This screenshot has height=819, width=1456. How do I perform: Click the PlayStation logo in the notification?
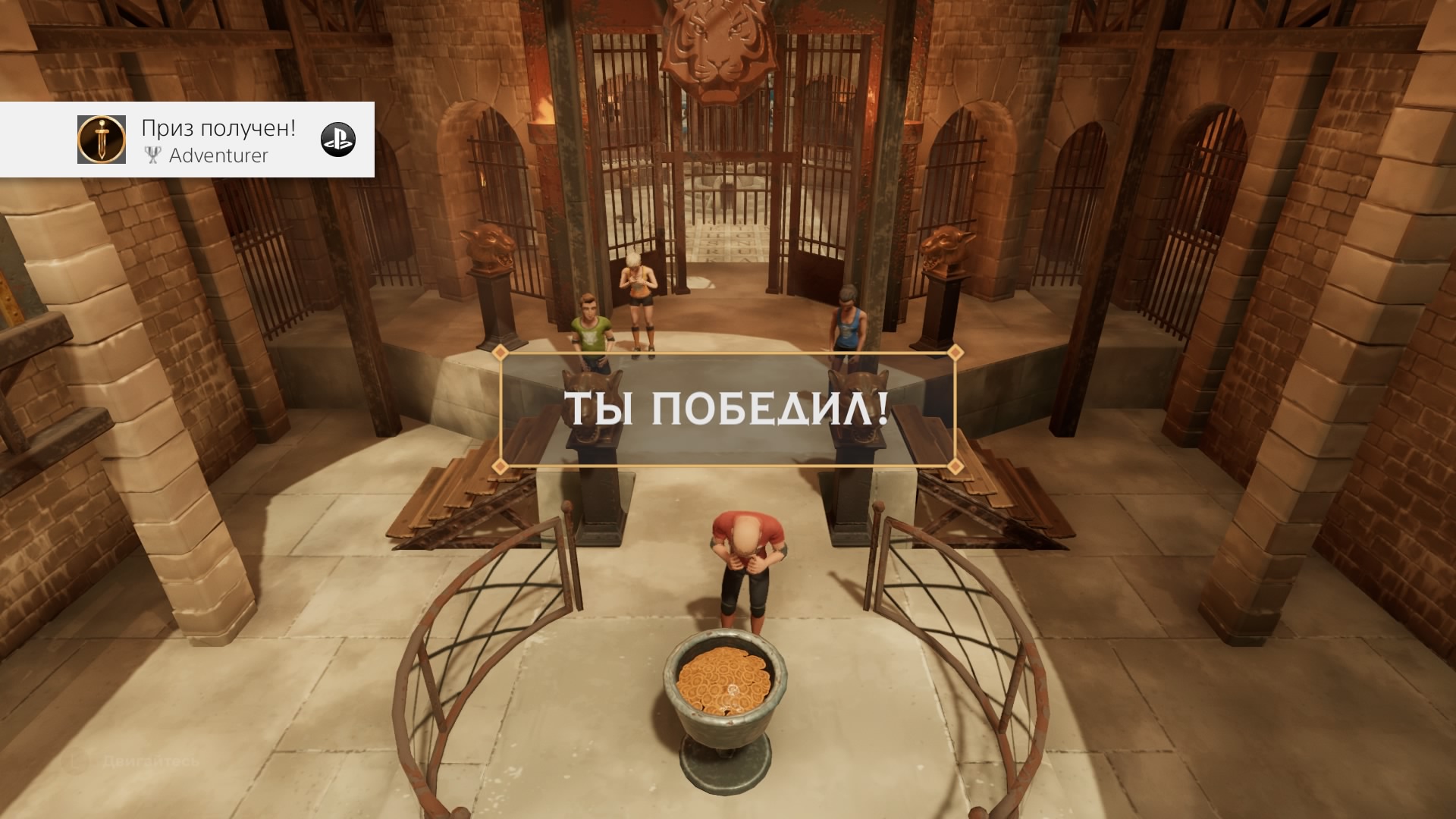click(x=338, y=140)
